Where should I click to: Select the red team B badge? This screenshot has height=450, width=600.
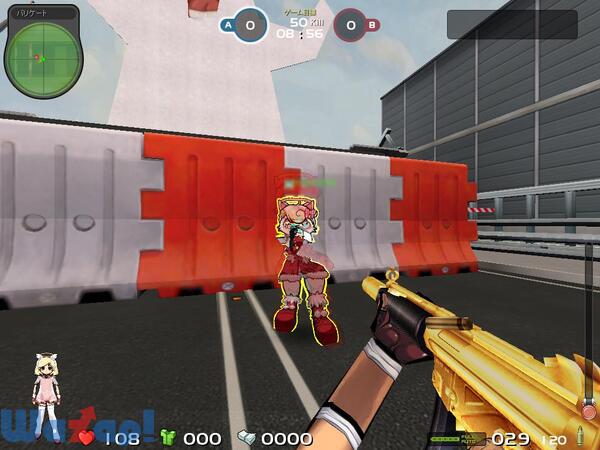pyautogui.click(x=372, y=25)
